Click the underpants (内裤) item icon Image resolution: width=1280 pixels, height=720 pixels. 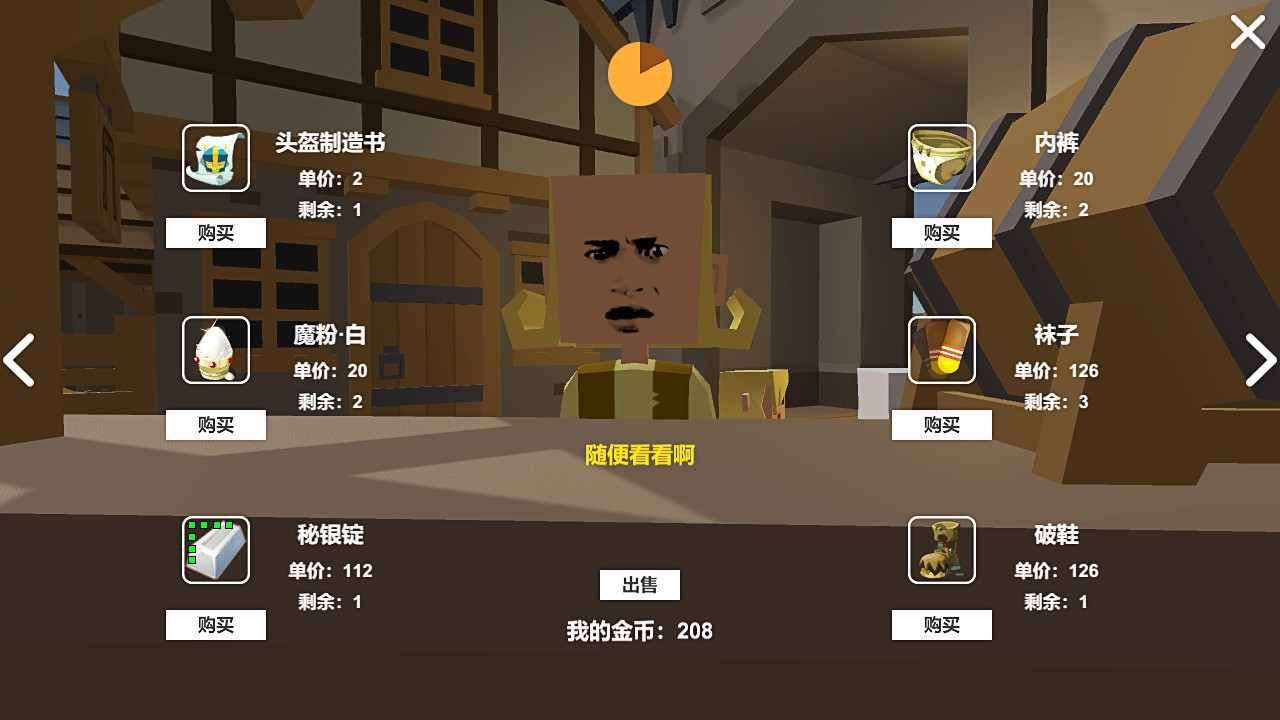pyautogui.click(x=940, y=158)
